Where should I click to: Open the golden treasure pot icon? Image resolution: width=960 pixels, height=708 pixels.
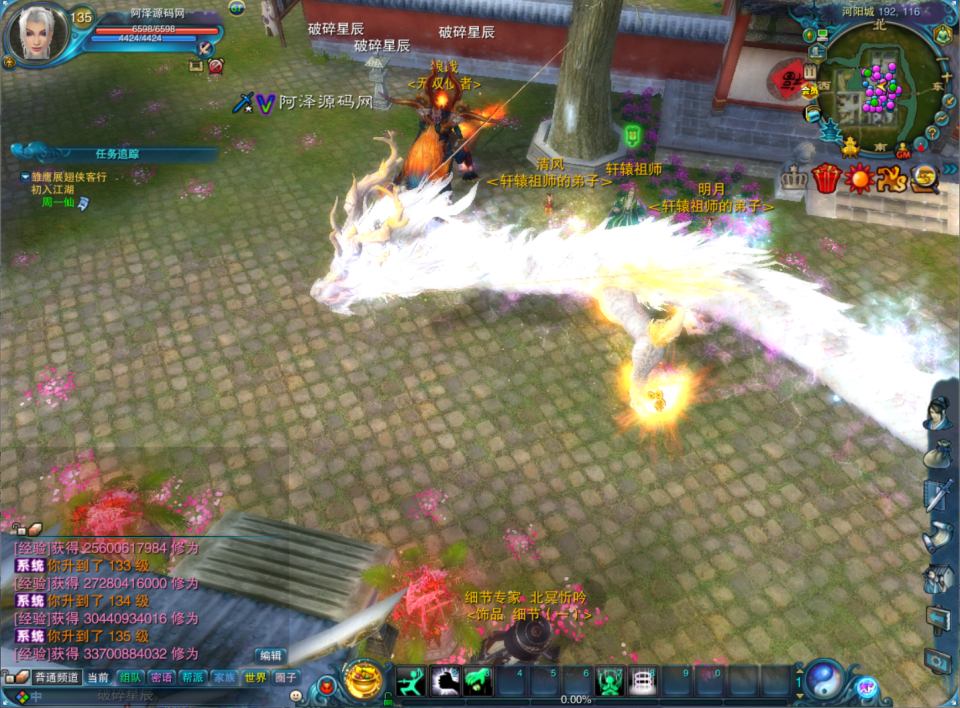click(x=363, y=680)
